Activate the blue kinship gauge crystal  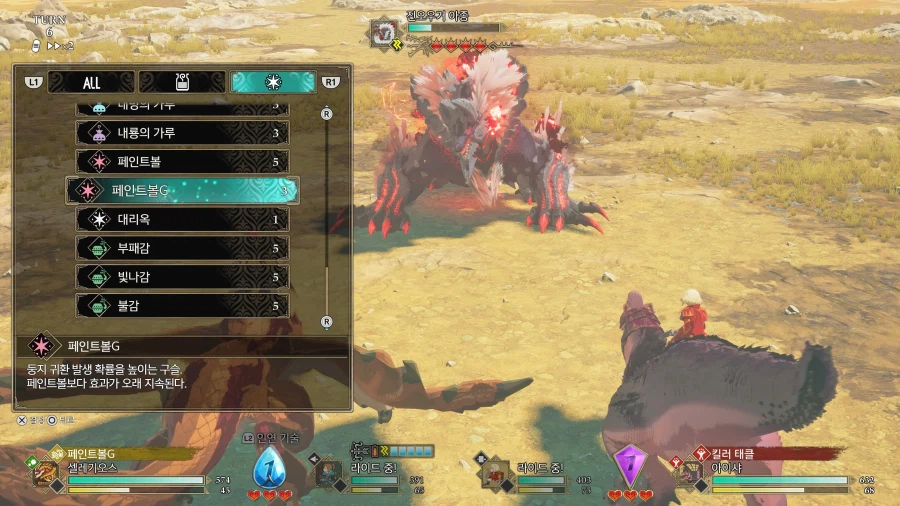pos(269,468)
